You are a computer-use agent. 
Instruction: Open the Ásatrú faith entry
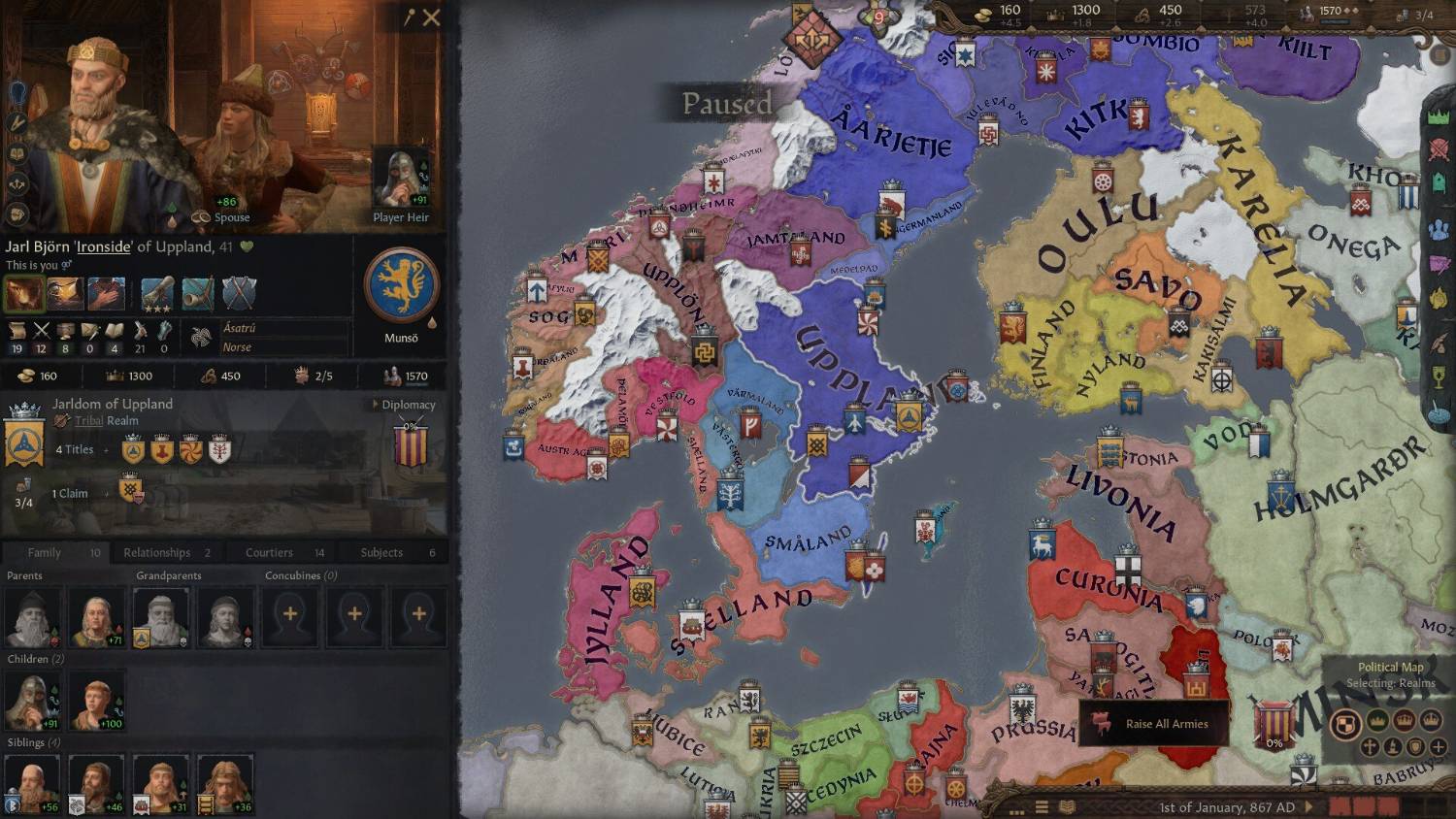pos(239,328)
